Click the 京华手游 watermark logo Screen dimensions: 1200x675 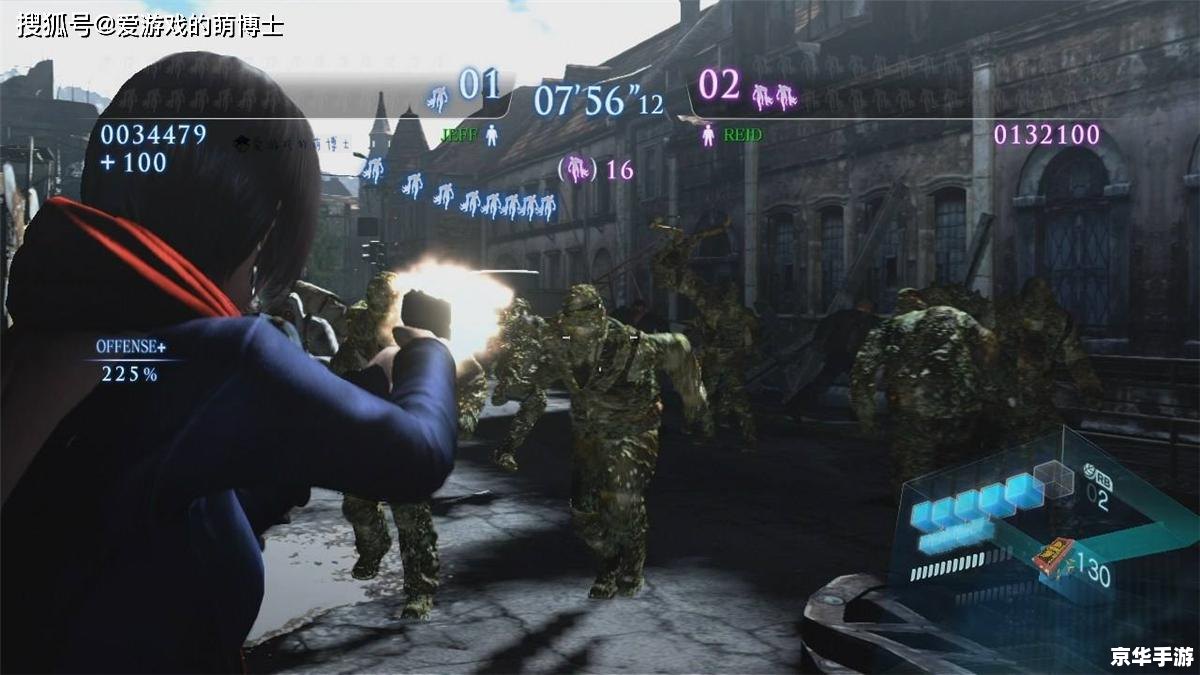tap(1151, 656)
